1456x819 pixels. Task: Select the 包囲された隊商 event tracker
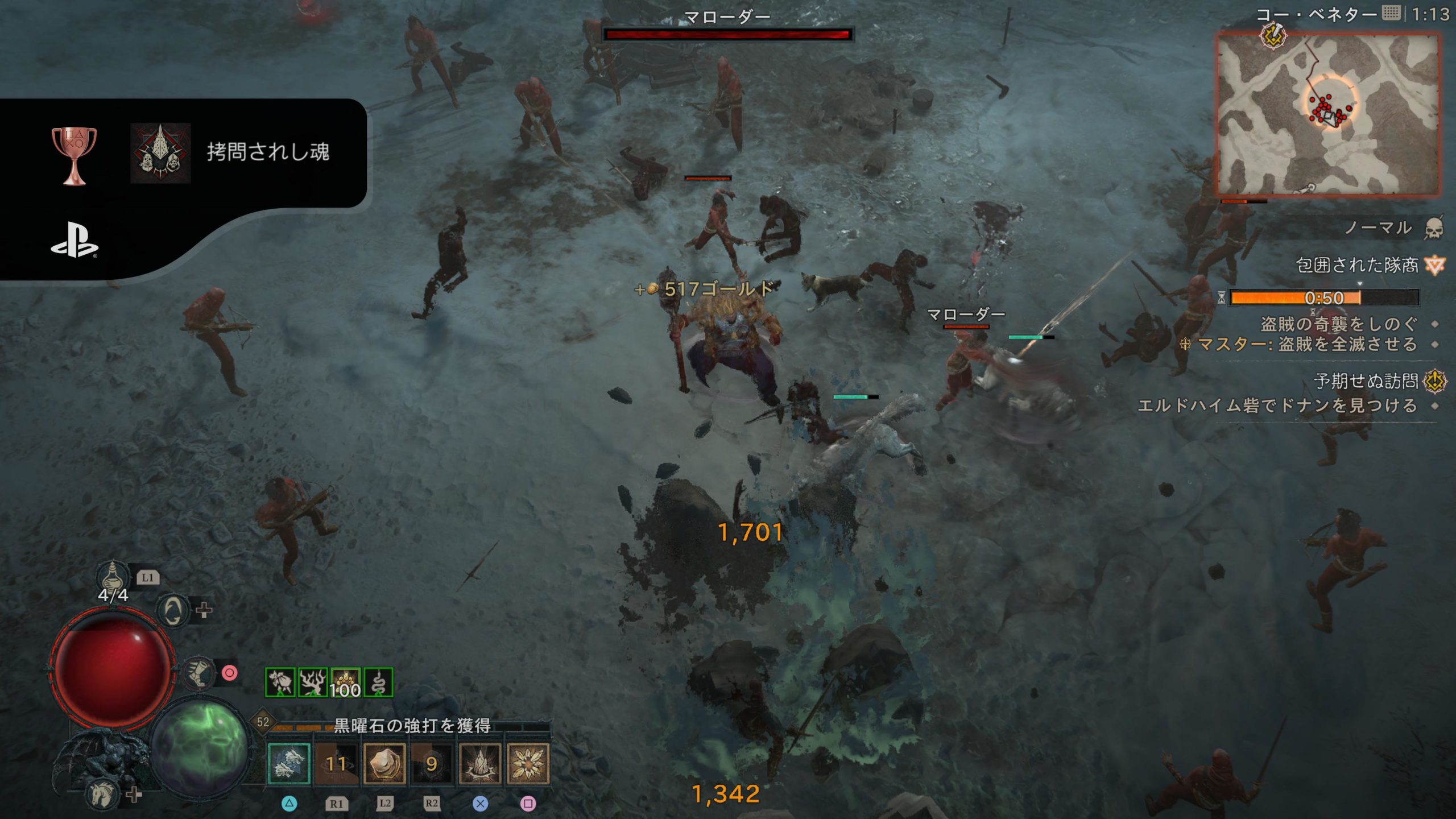coord(1357,265)
